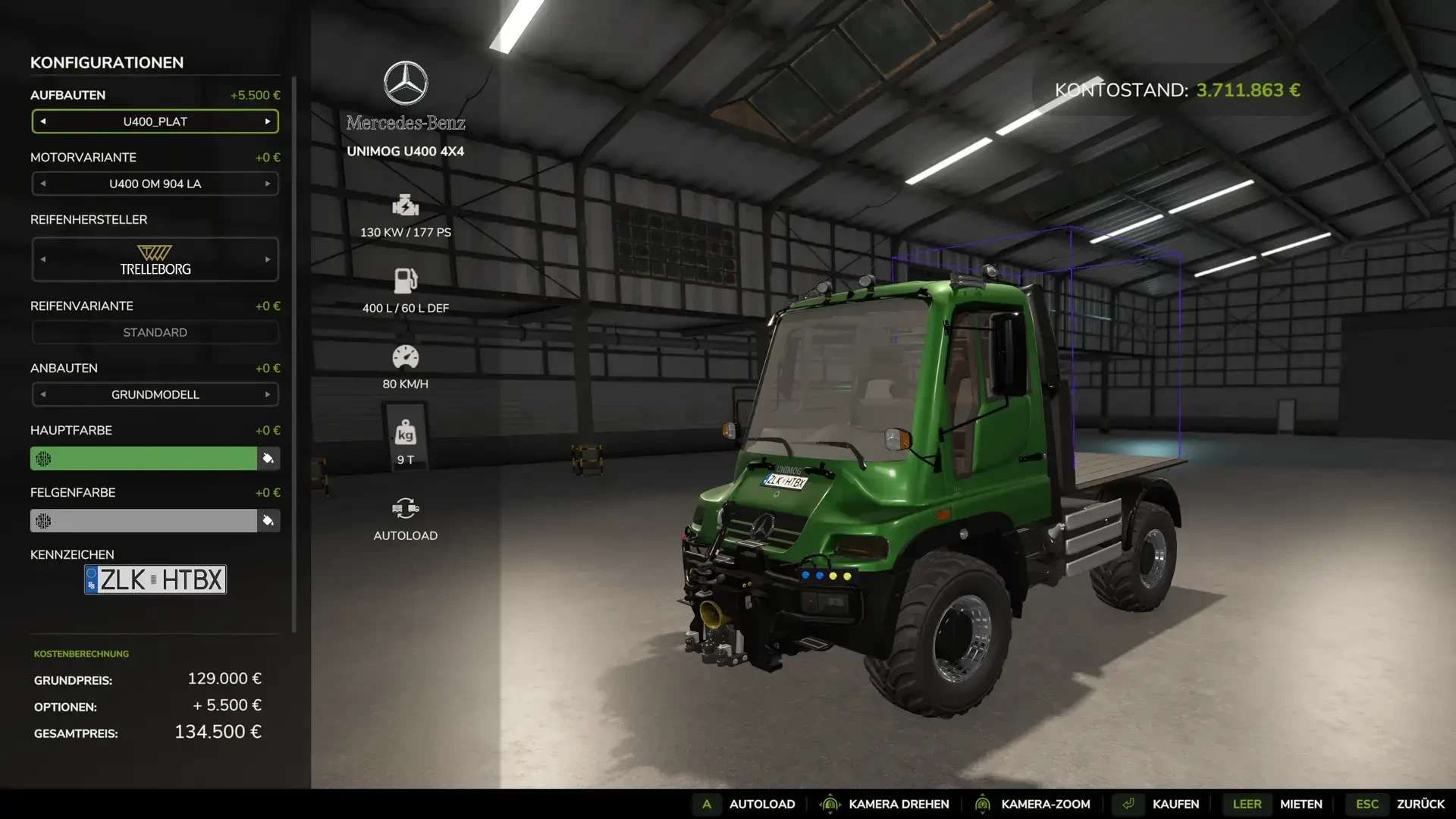Cycle to next Reifenhersteller after Trelleborg
This screenshot has width=1456, height=819.
268,259
